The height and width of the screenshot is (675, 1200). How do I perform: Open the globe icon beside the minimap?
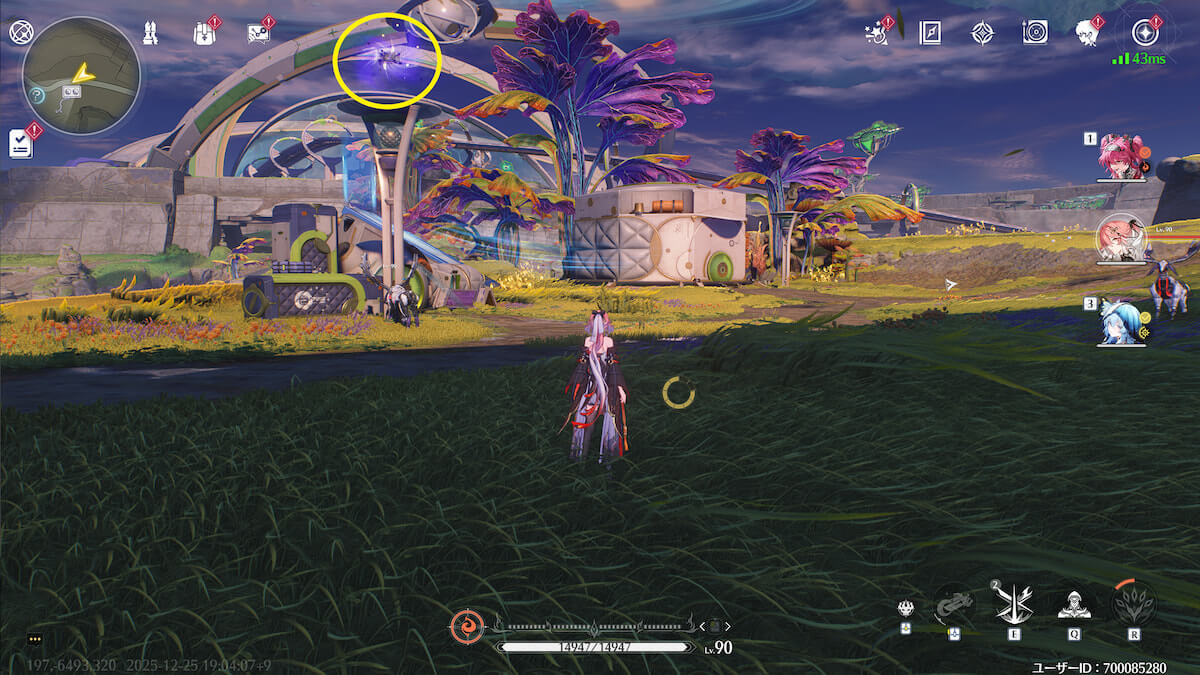(x=20, y=32)
